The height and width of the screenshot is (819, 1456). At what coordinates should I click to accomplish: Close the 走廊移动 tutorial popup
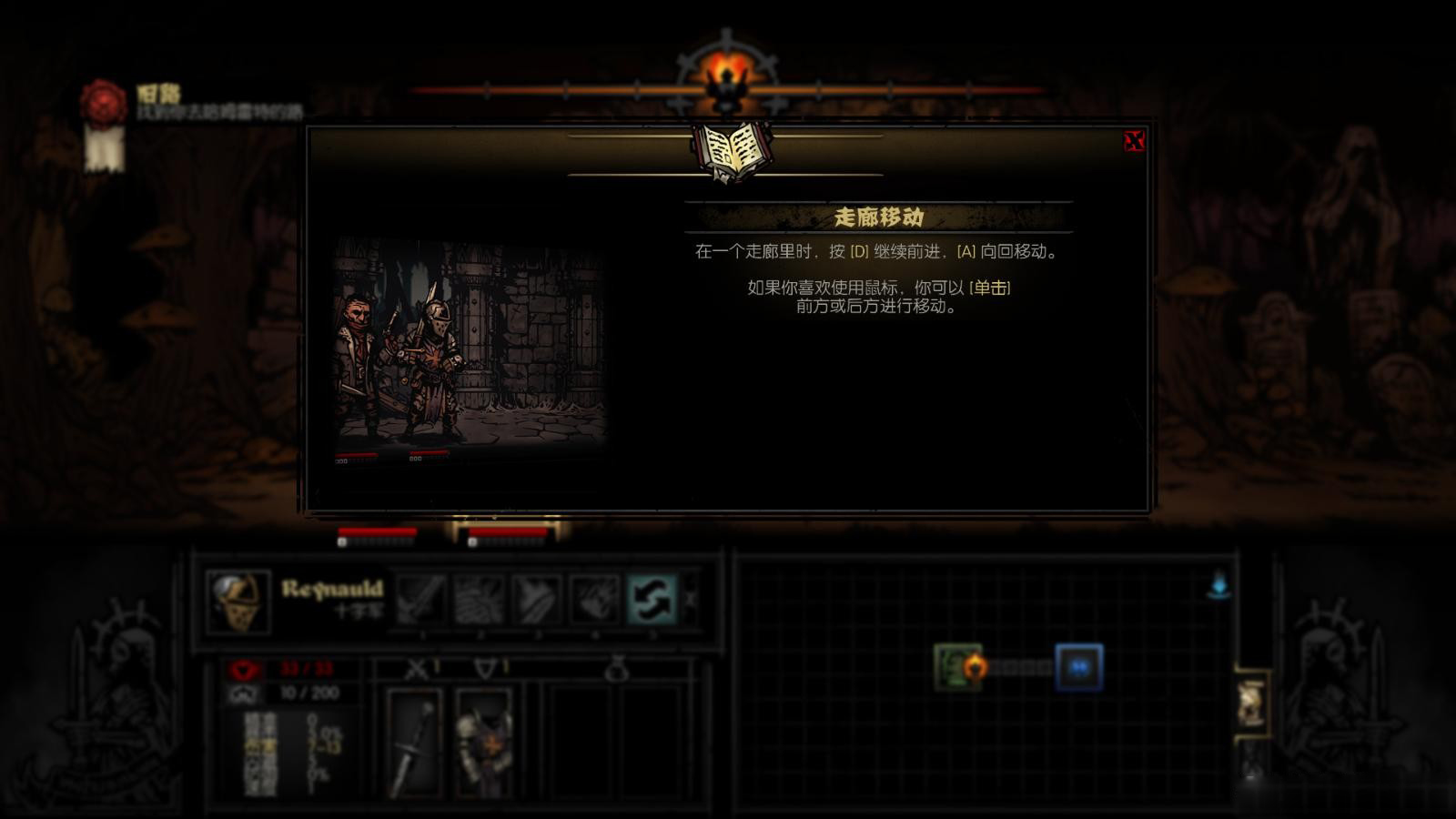point(1133,138)
